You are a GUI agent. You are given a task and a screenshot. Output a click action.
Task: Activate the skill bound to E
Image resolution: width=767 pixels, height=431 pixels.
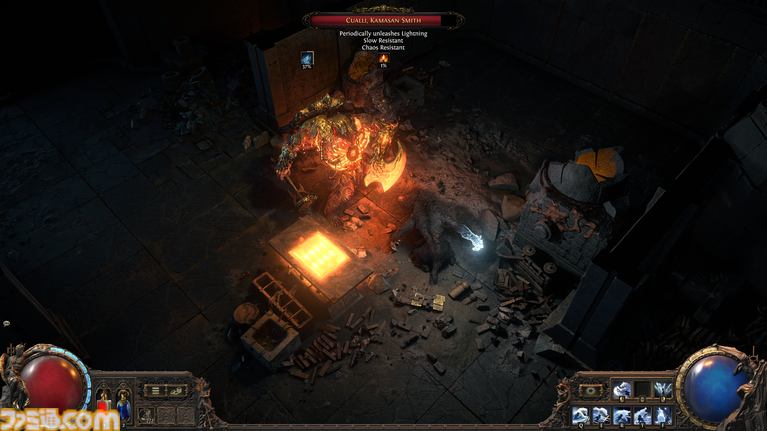click(600, 414)
